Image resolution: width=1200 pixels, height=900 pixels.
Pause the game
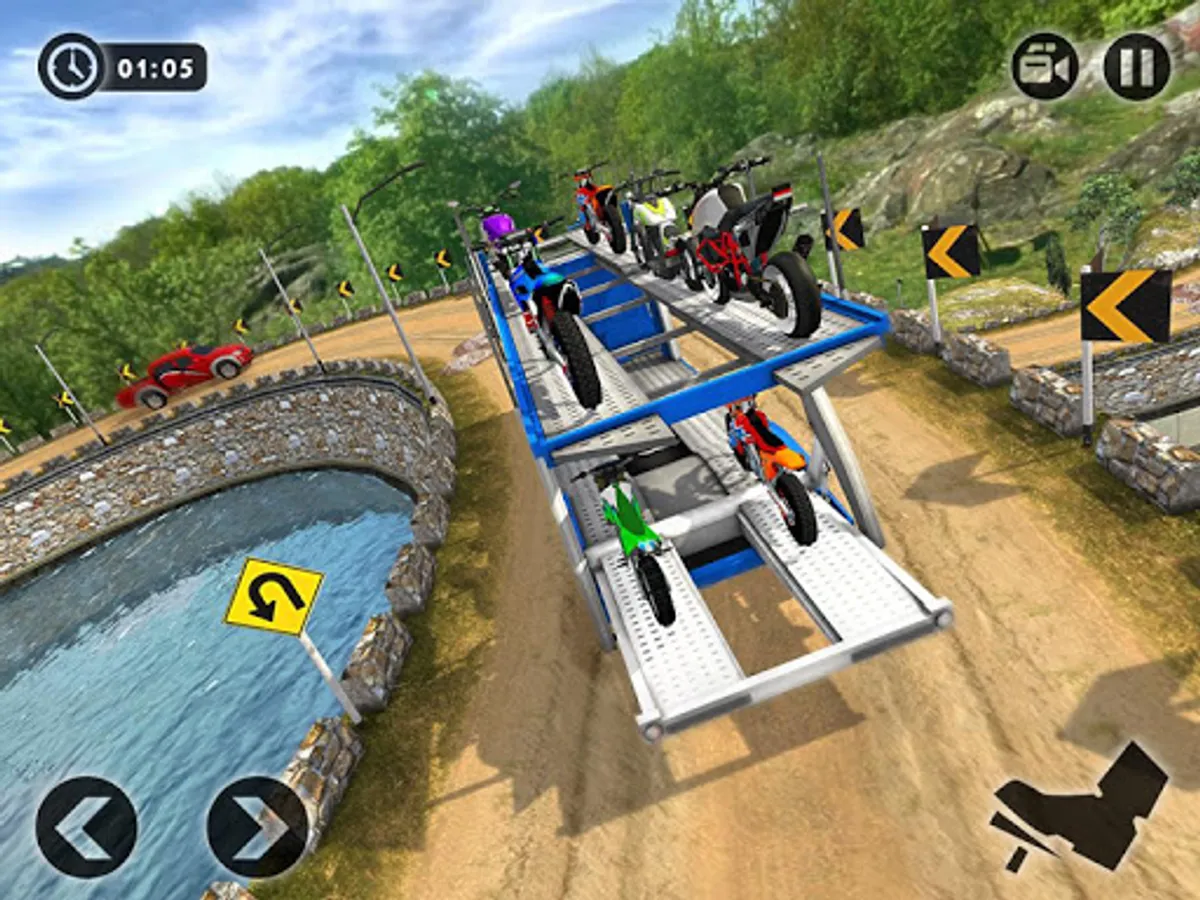point(1136,67)
